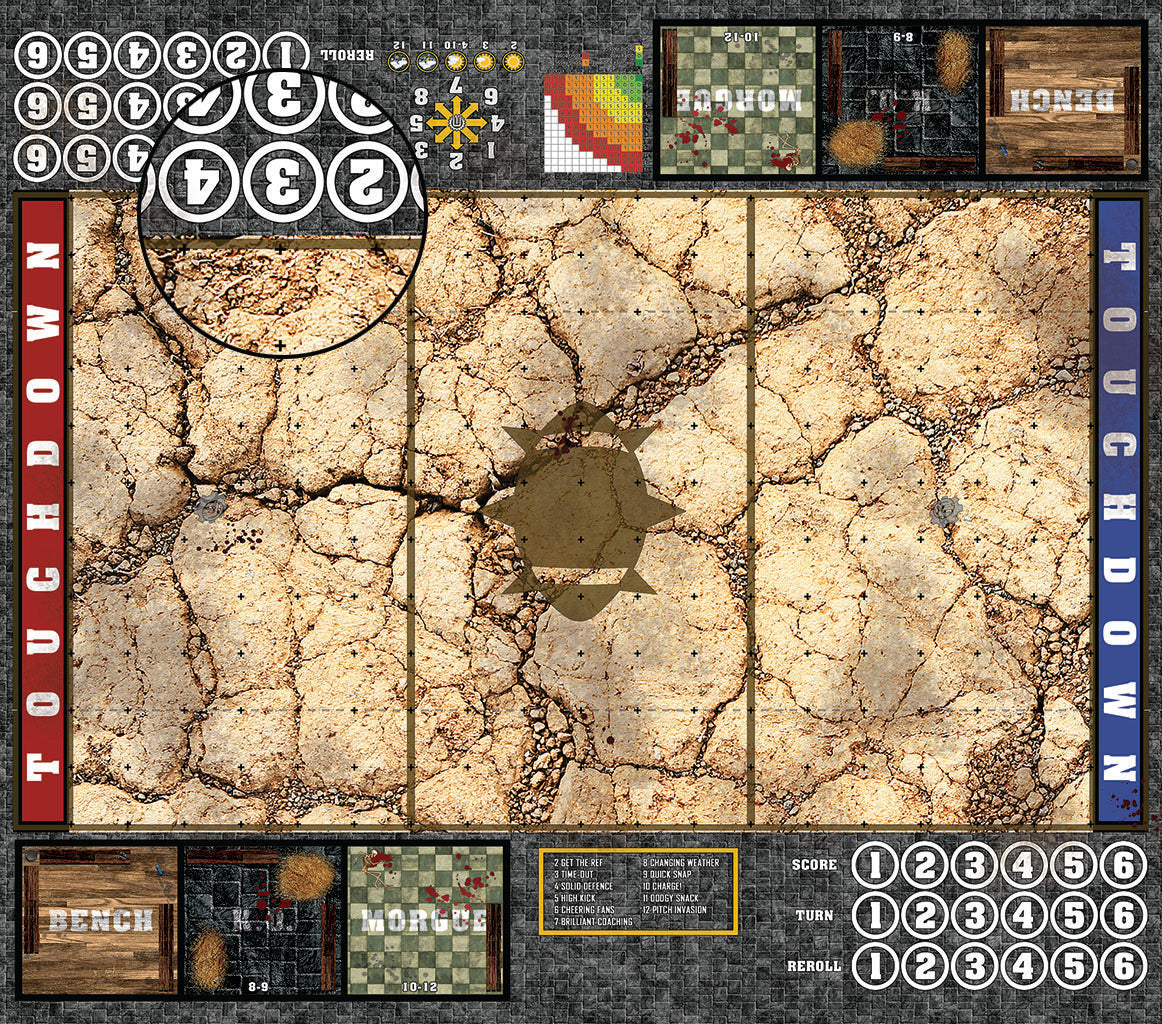
Task: Mark 1 on the upright SCORE track
Action: click(875, 866)
